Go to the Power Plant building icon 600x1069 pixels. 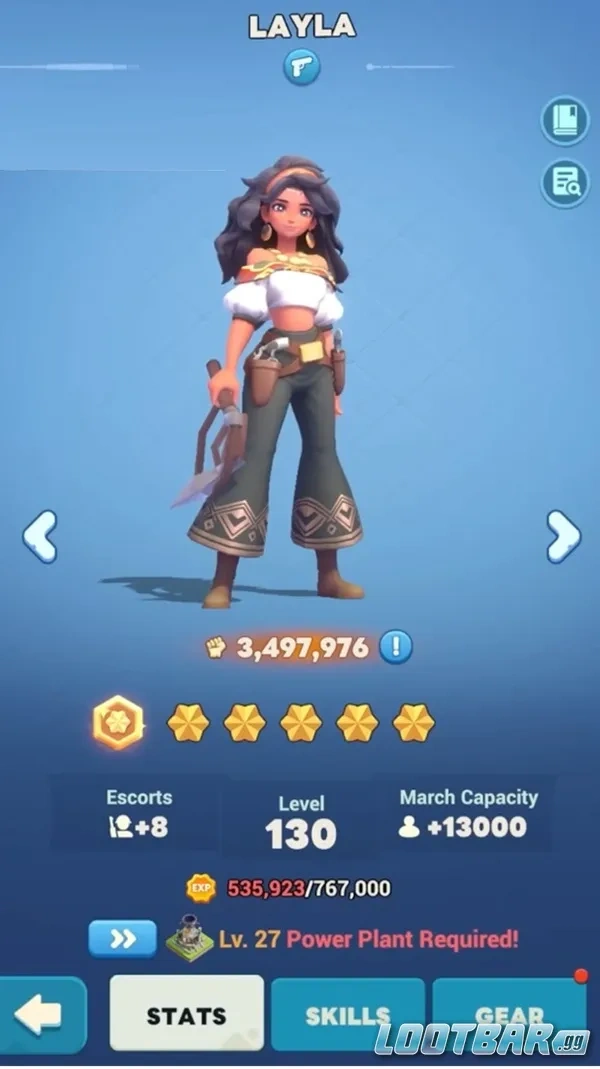pos(190,939)
